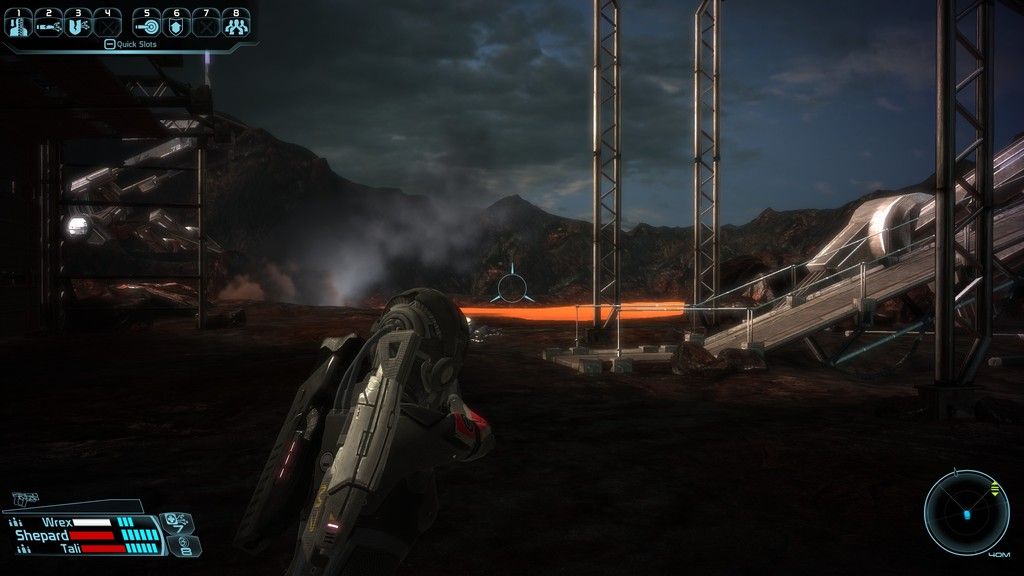The image size is (1024, 576).
Task: Select quick slot 8 squad group icon
Action: (x=236, y=26)
